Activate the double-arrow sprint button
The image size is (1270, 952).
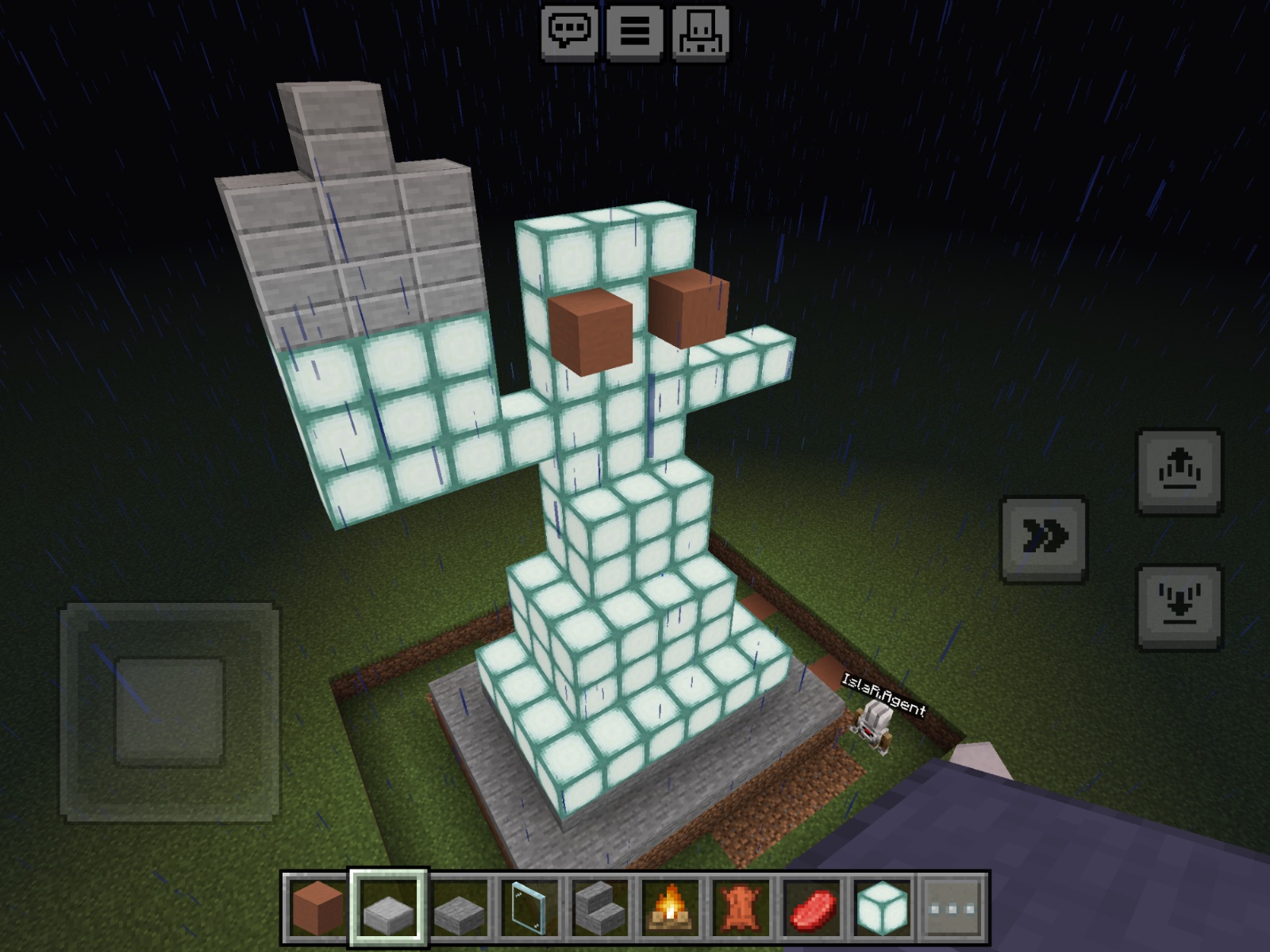pyautogui.click(x=1044, y=539)
